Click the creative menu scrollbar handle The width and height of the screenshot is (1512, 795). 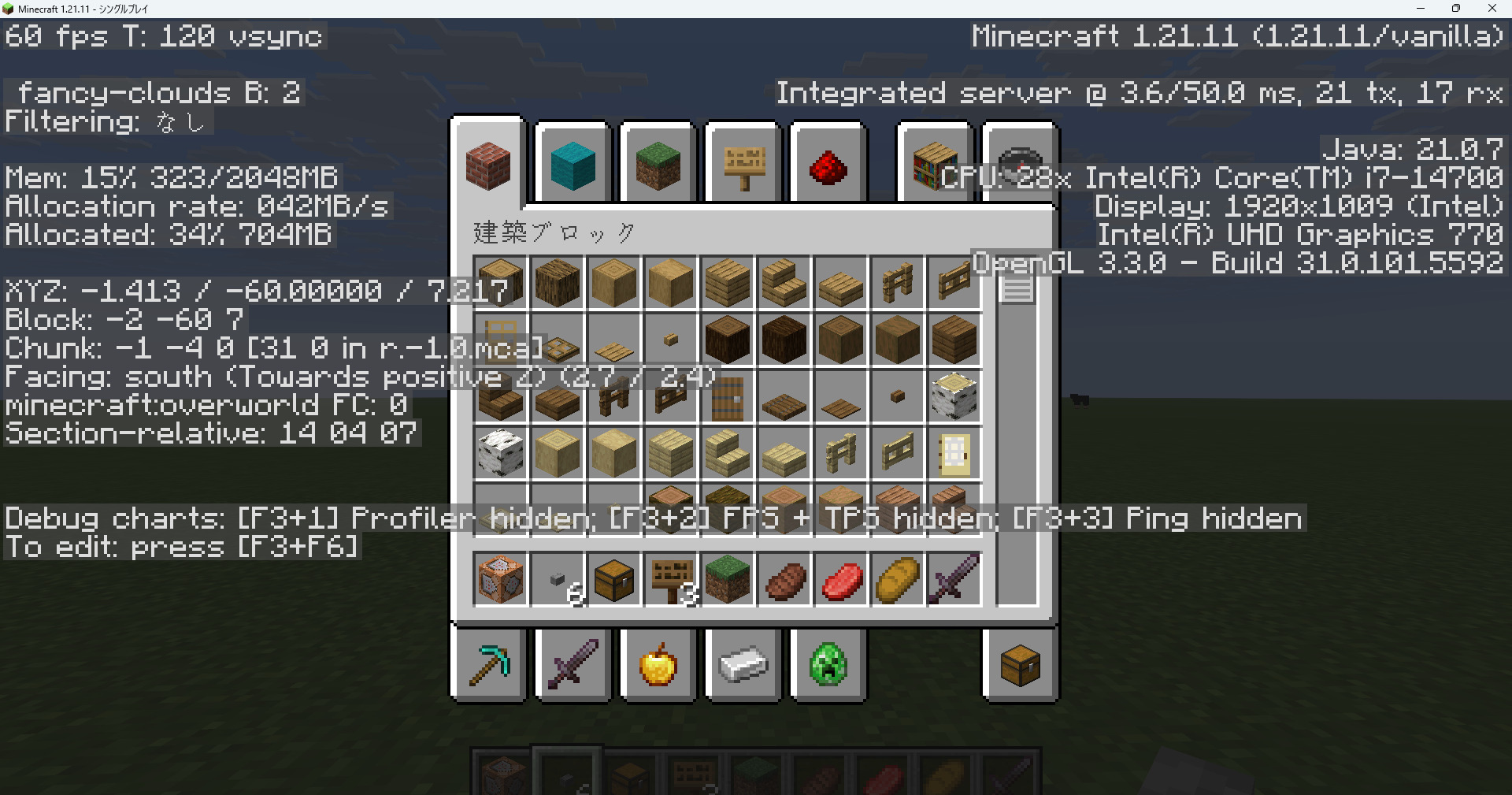coord(1016,286)
